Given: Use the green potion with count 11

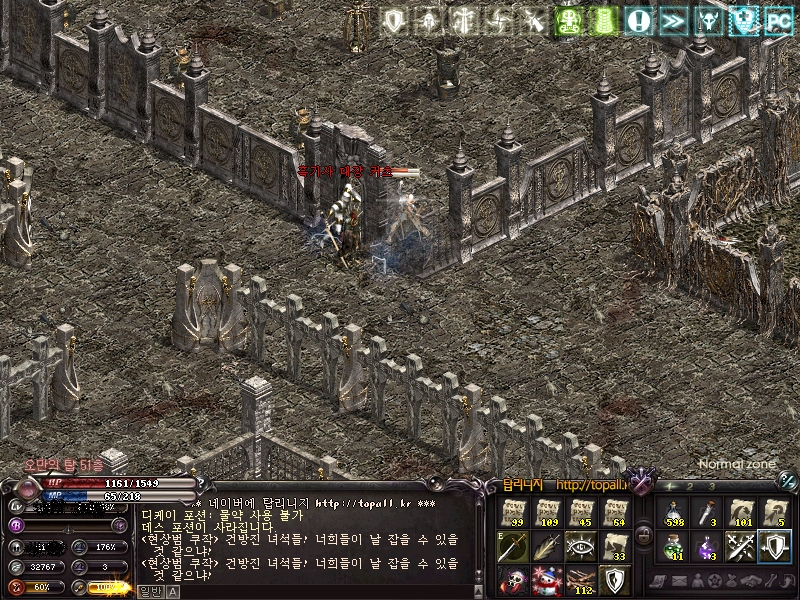Looking at the screenshot, I should (x=674, y=547).
